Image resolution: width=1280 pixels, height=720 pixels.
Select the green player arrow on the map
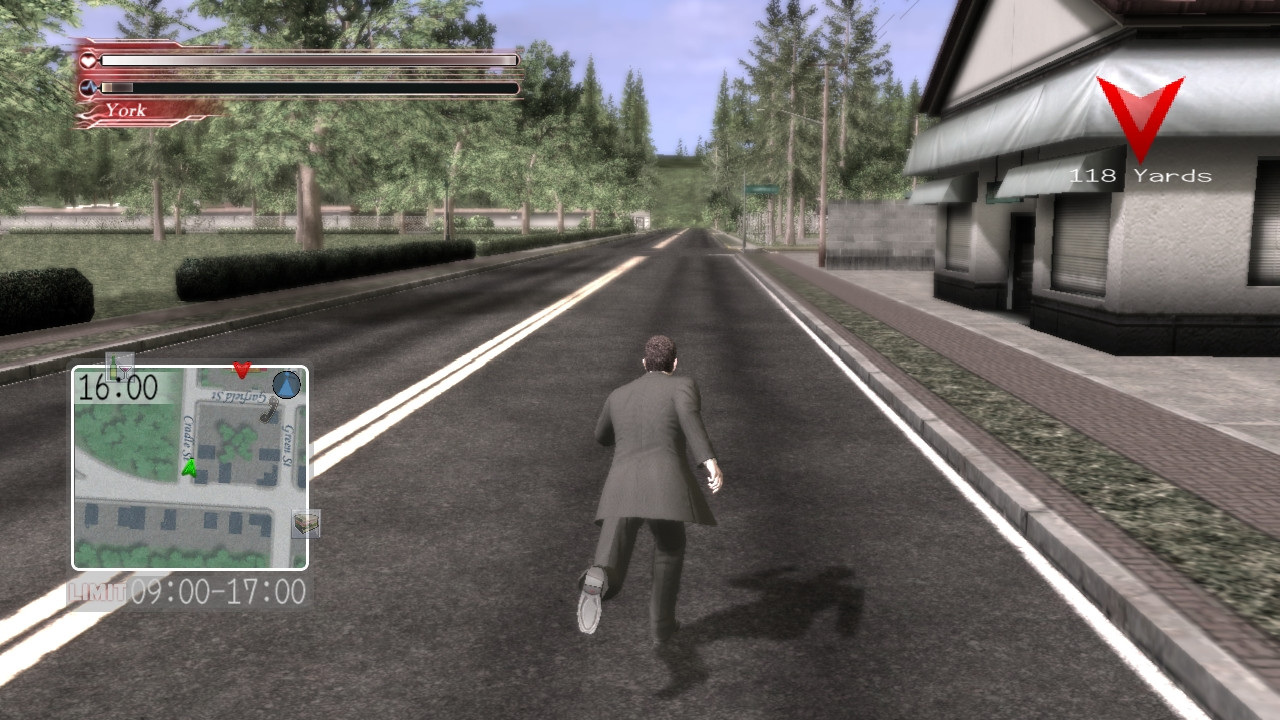[x=190, y=466]
